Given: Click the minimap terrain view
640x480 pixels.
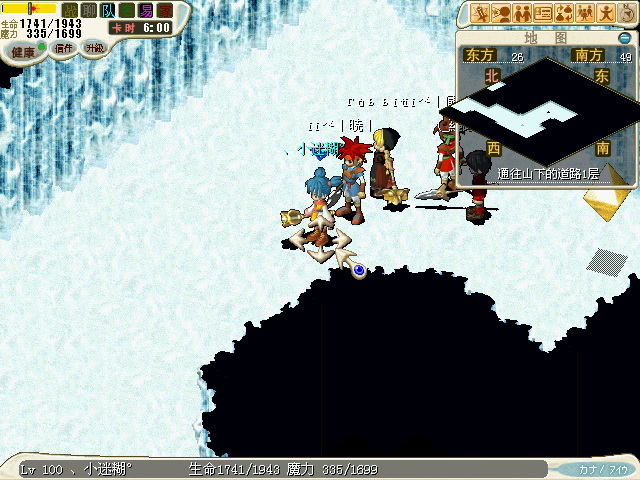Looking at the screenshot, I should pos(545,110).
